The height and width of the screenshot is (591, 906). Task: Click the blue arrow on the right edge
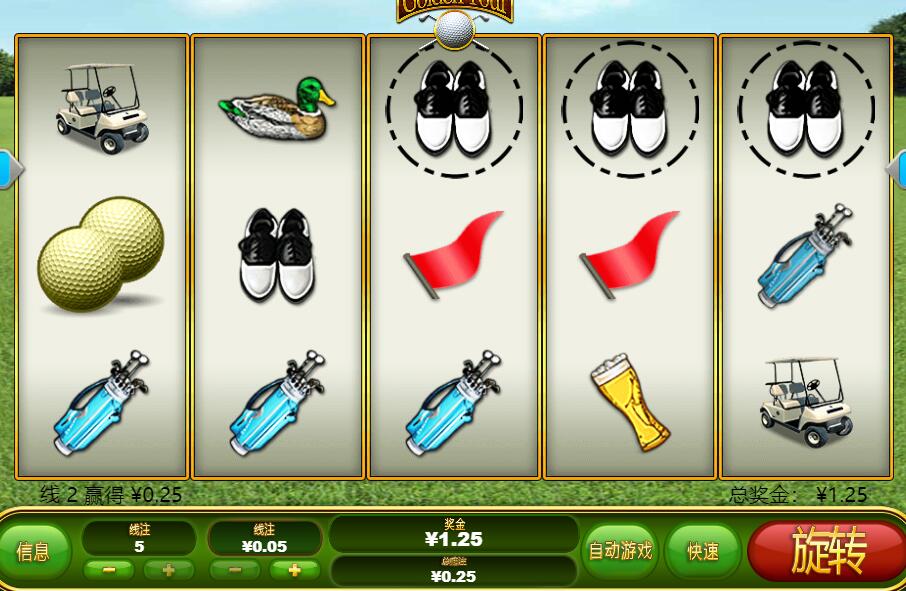pos(896,169)
